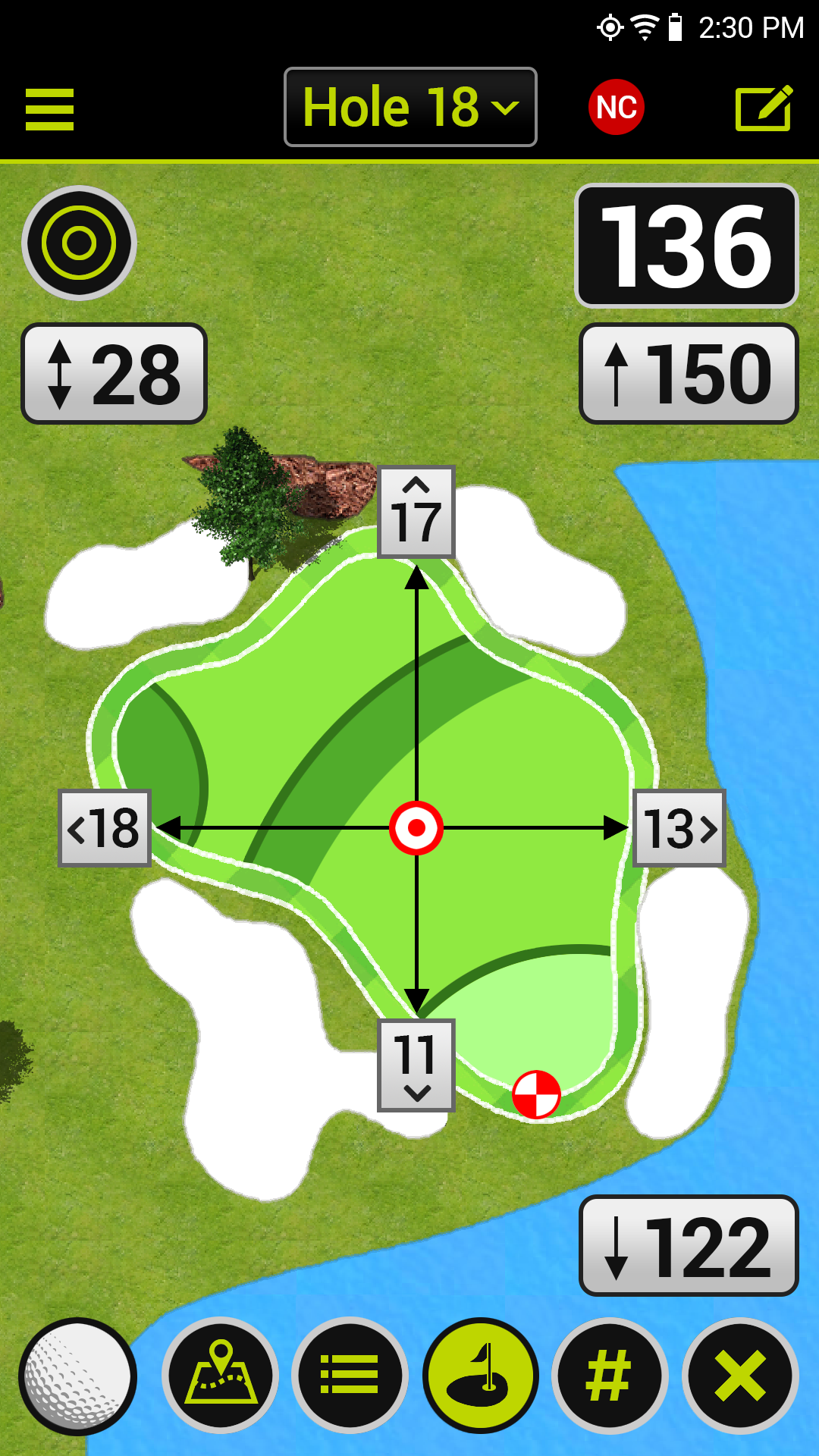Tap the golf ball button

click(x=77, y=1376)
